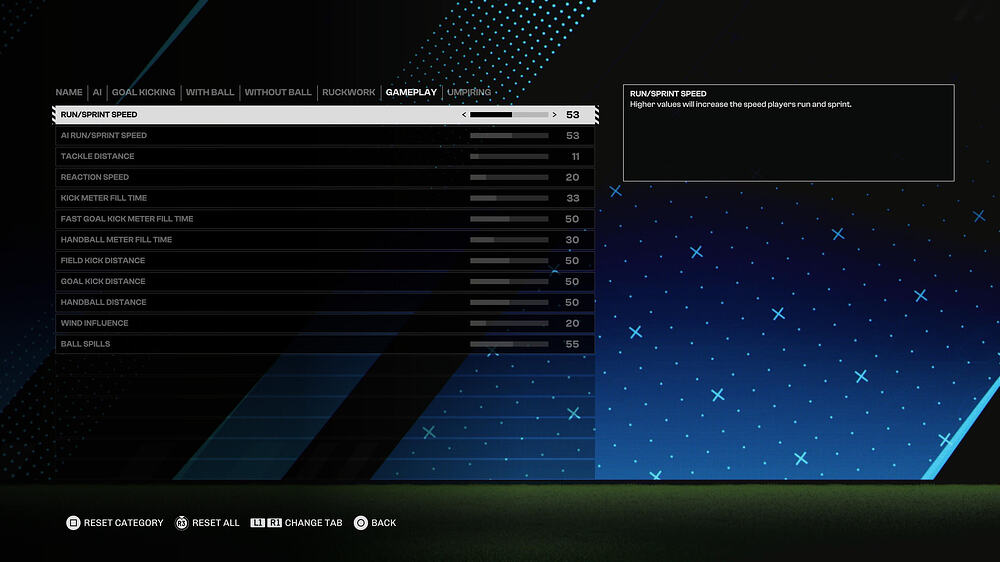Switch to the Name tab

(x=69, y=93)
